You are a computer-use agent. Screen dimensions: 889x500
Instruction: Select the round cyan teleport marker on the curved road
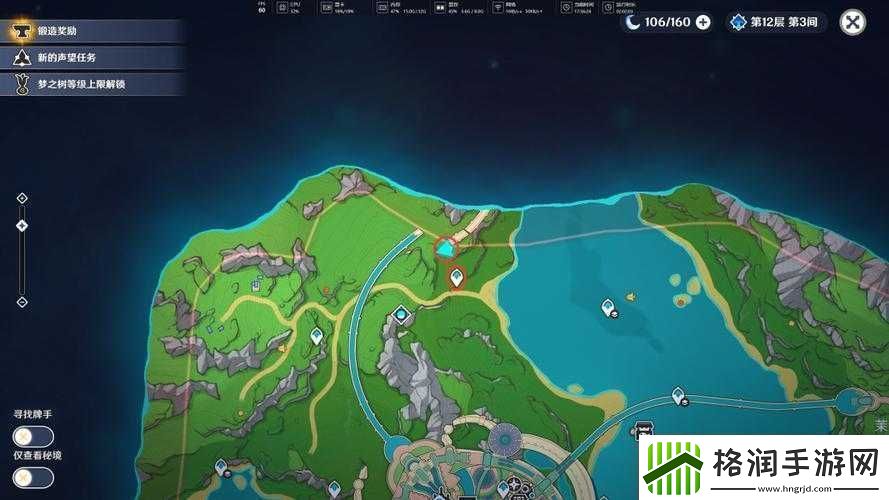click(402, 315)
